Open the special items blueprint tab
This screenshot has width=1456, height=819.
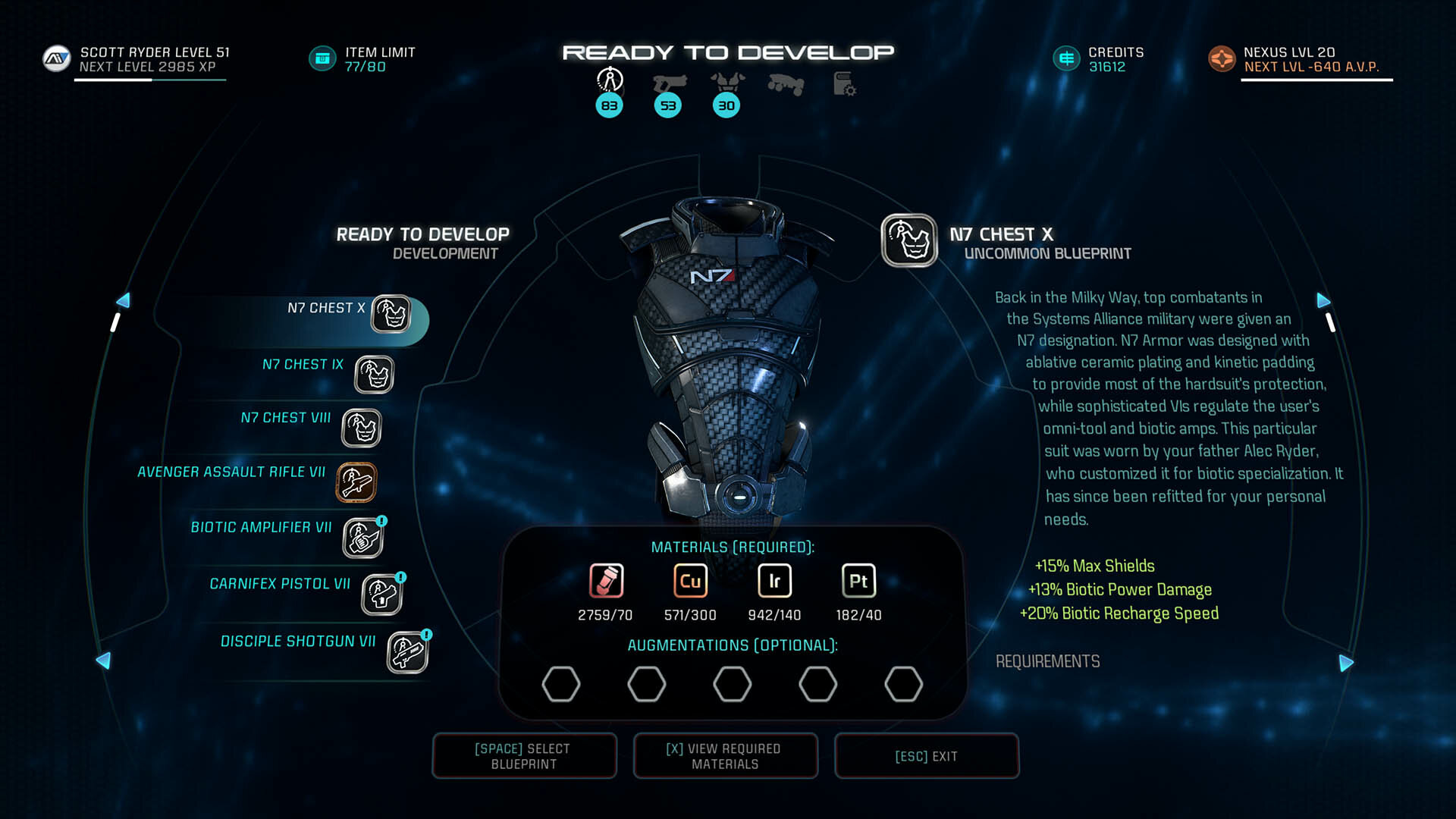click(x=844, y=83)
